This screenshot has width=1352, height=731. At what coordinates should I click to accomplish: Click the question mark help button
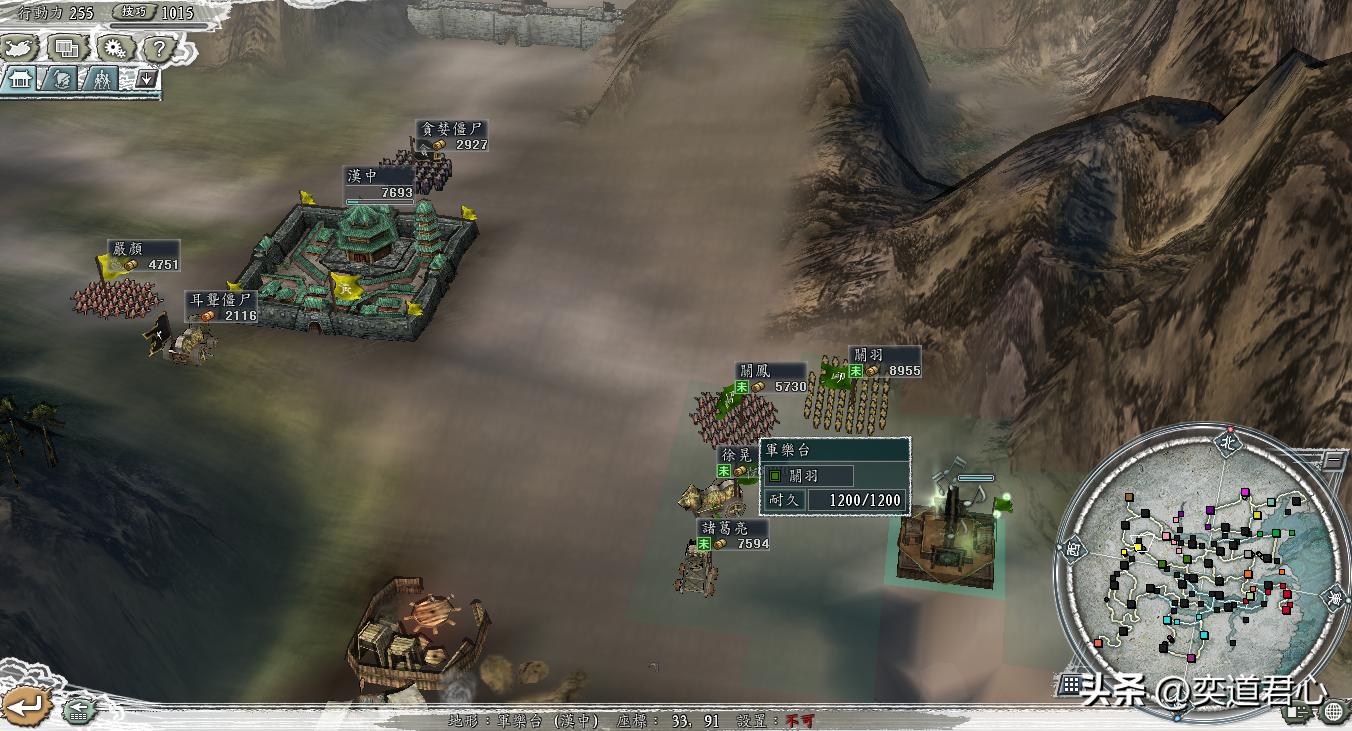(160, 47)
